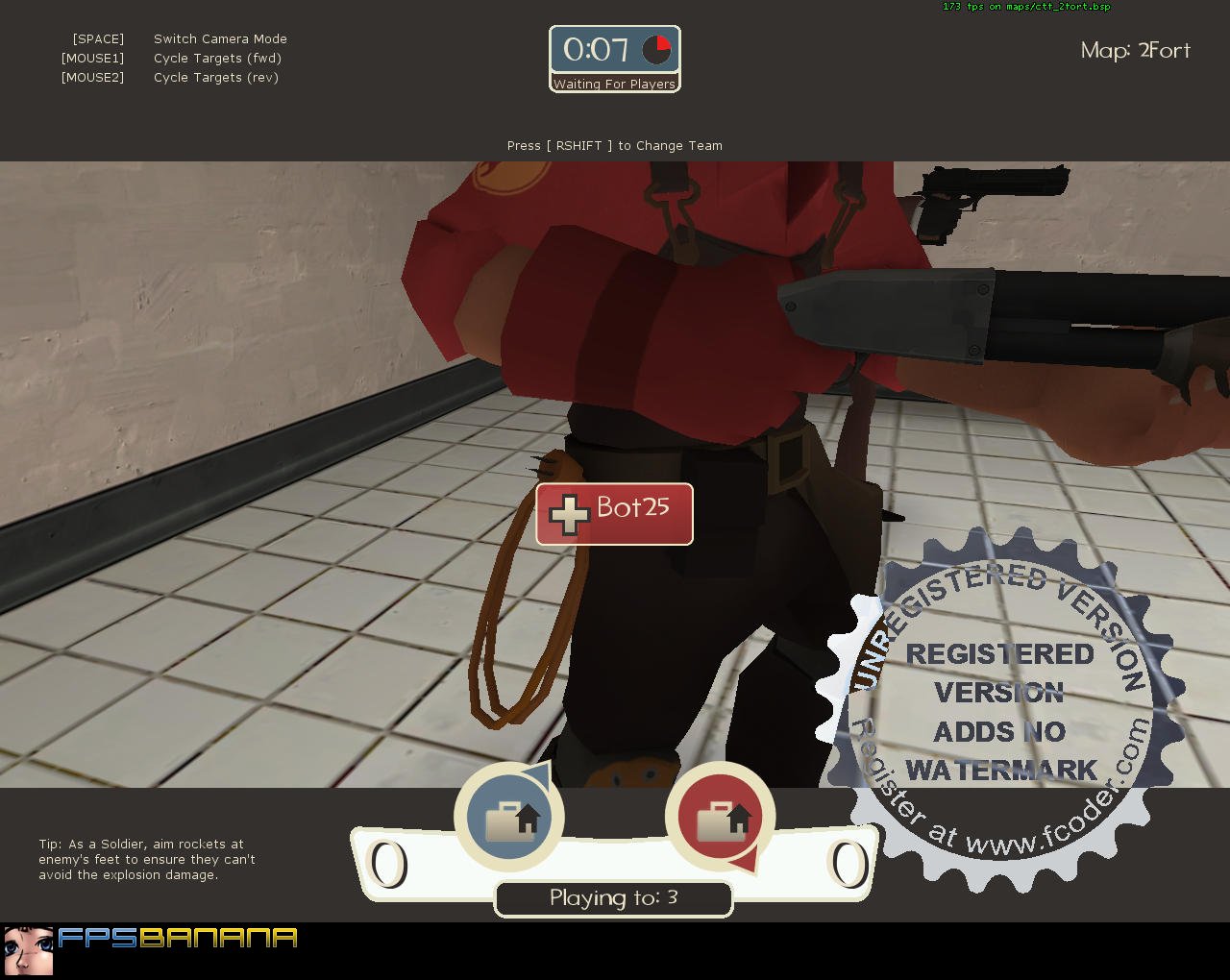The height and width of the screenshot is (980, 1230).
Task: Expand the Playing to: 3 score banner
Action: point(613,898)
